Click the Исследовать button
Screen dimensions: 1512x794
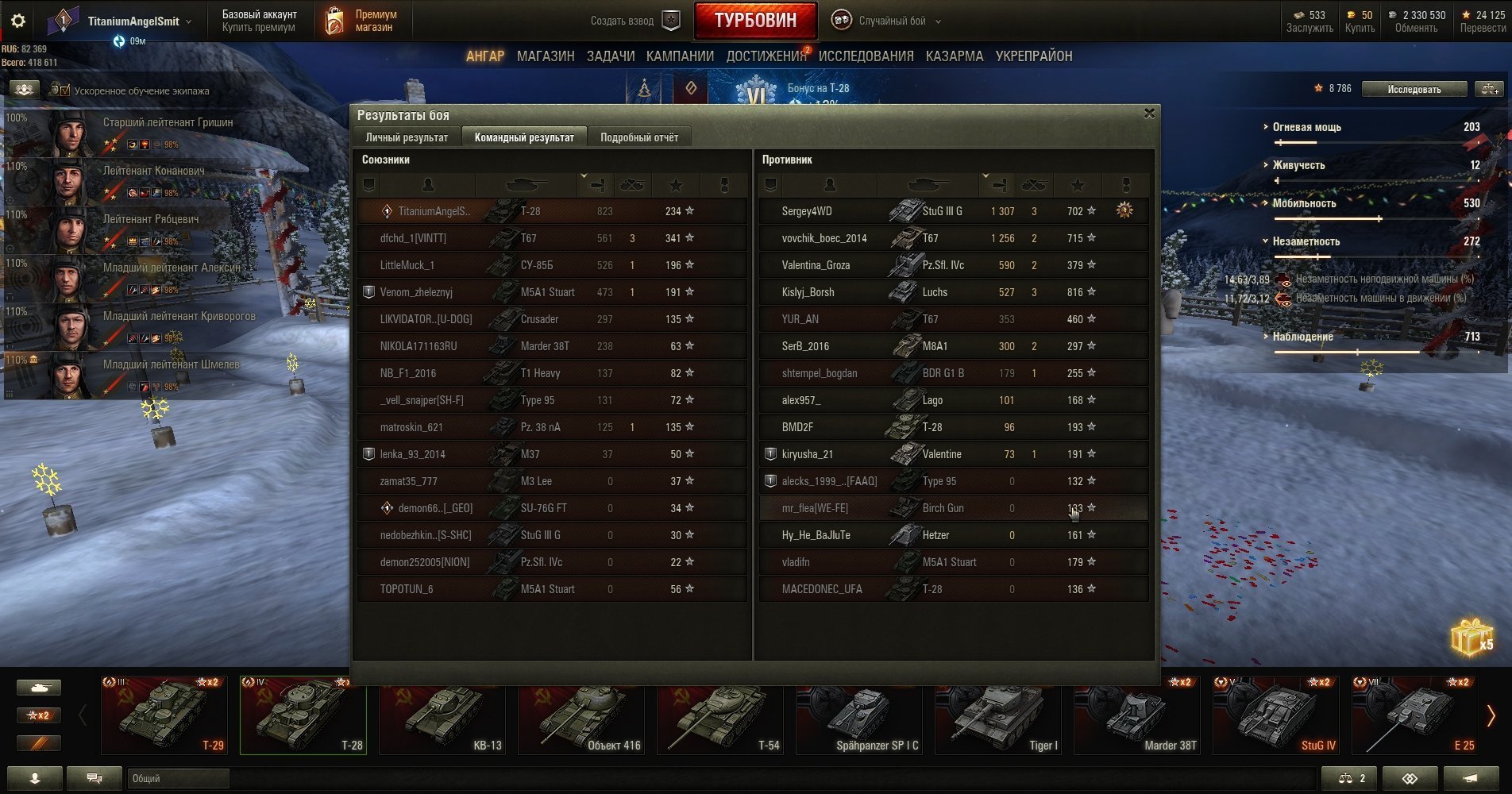[x=1414, y=89]
